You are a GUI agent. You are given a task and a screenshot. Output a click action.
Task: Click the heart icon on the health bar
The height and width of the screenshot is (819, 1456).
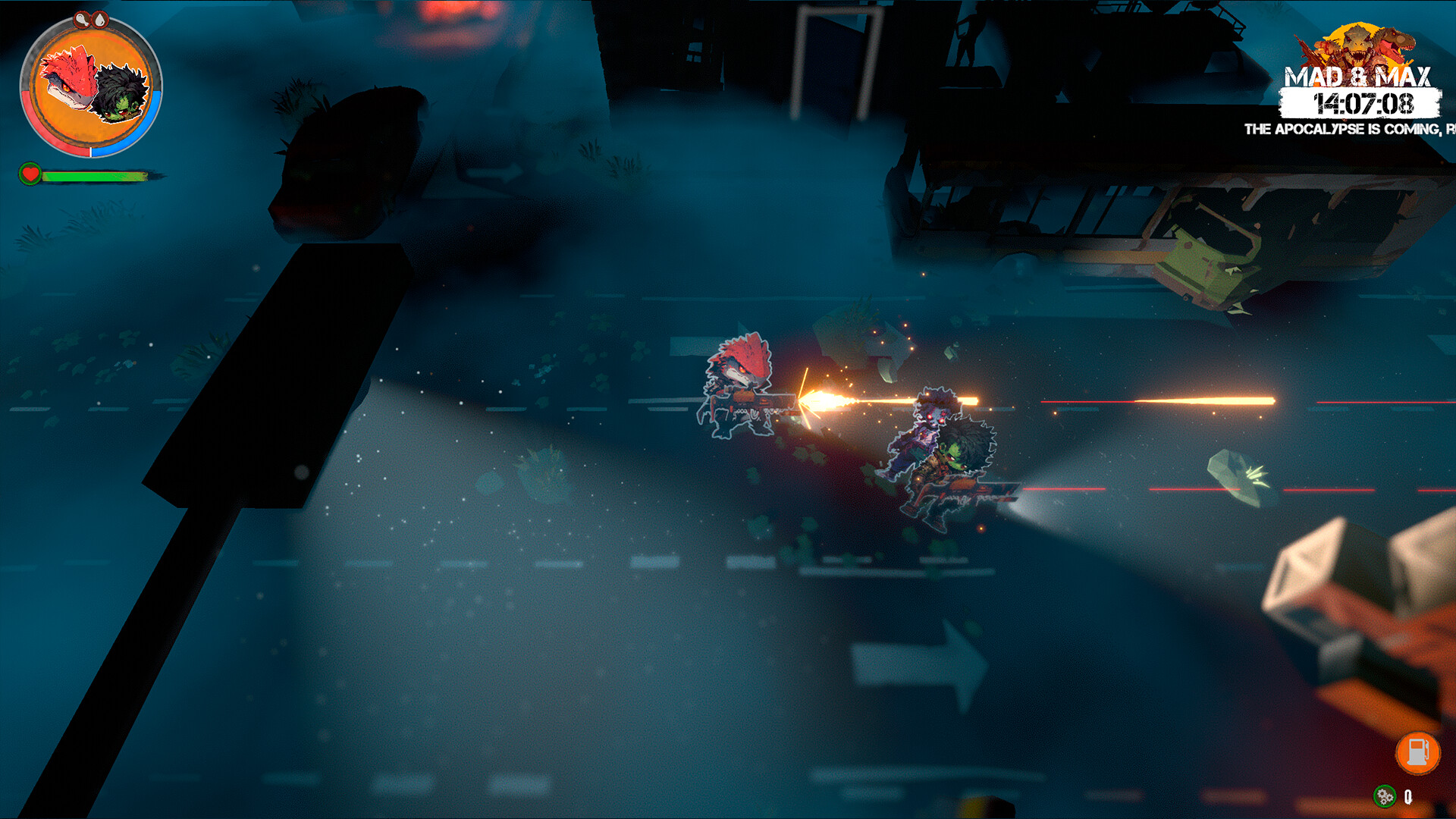tap(30, 174)
